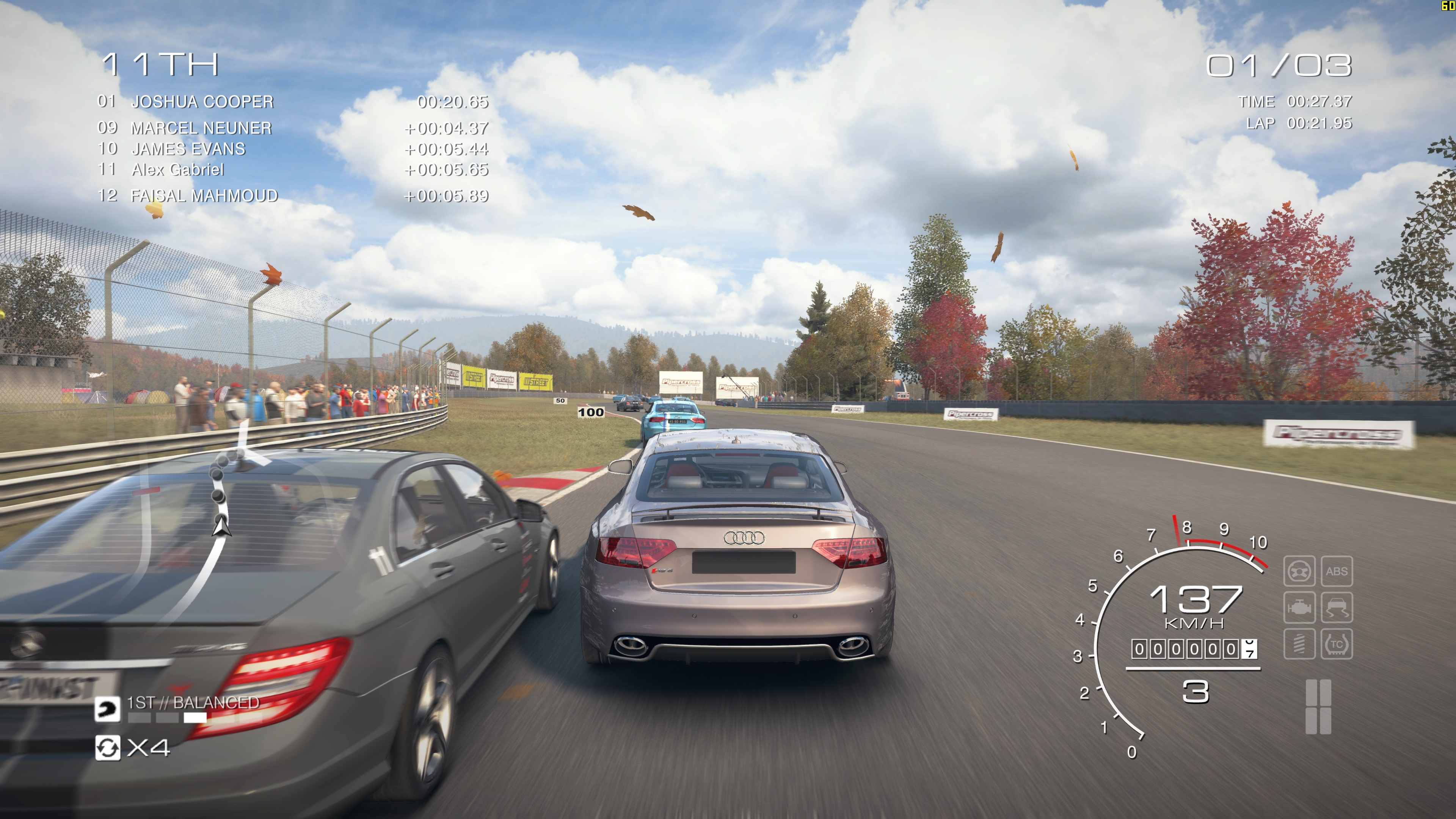Select the suspension spring icon

(1299, 644)
